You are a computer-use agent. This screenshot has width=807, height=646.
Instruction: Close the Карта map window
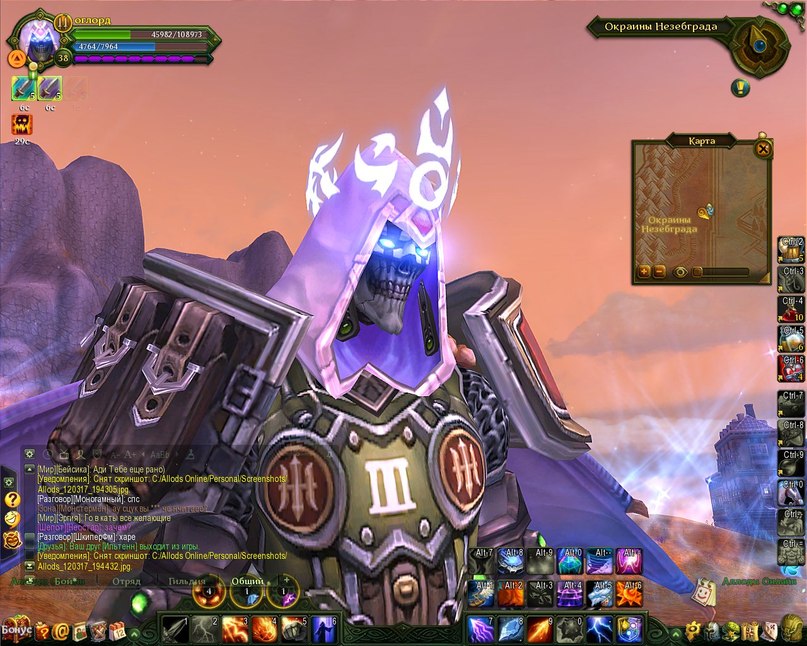[763, 149]
